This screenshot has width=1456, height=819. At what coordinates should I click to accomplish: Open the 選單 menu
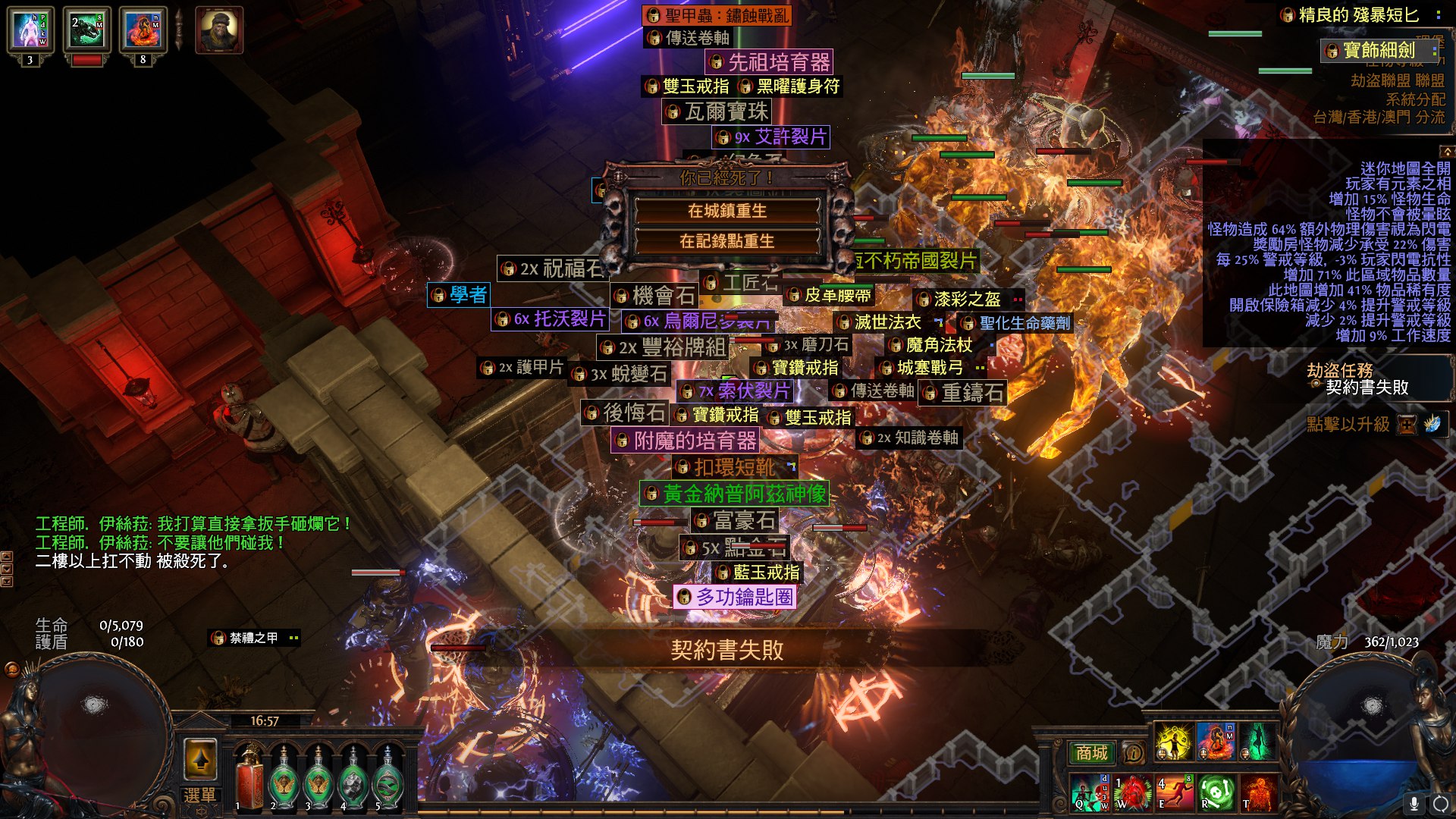(199, 795)
